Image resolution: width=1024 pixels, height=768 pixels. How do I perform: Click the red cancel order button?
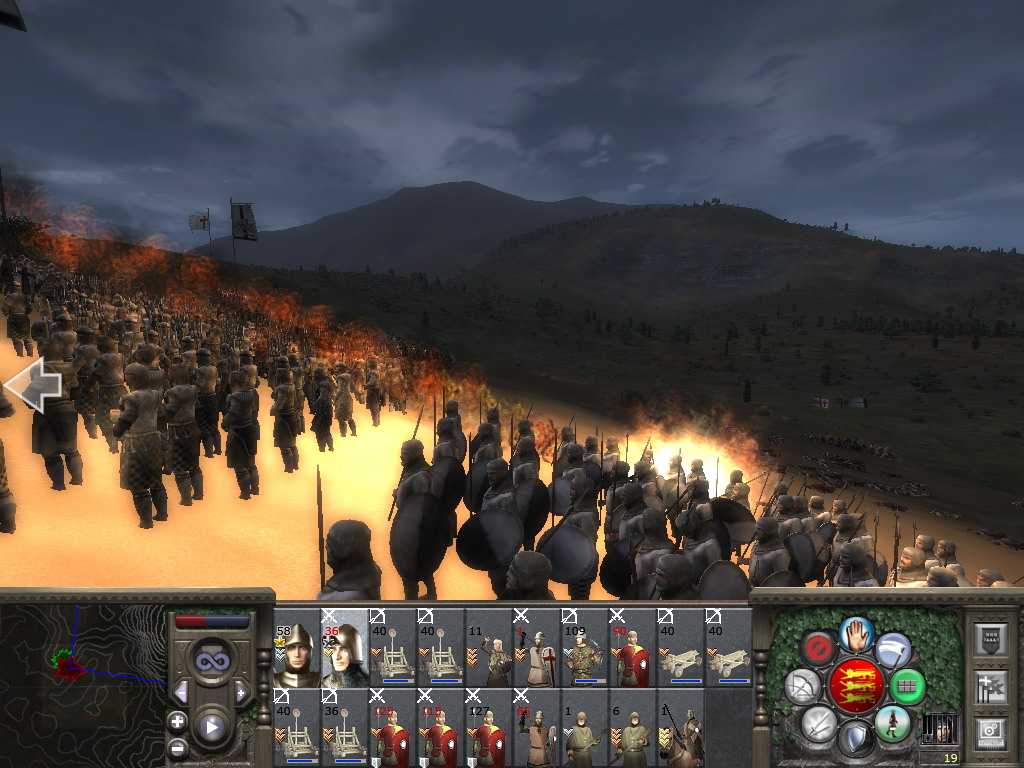pos(818,649)
